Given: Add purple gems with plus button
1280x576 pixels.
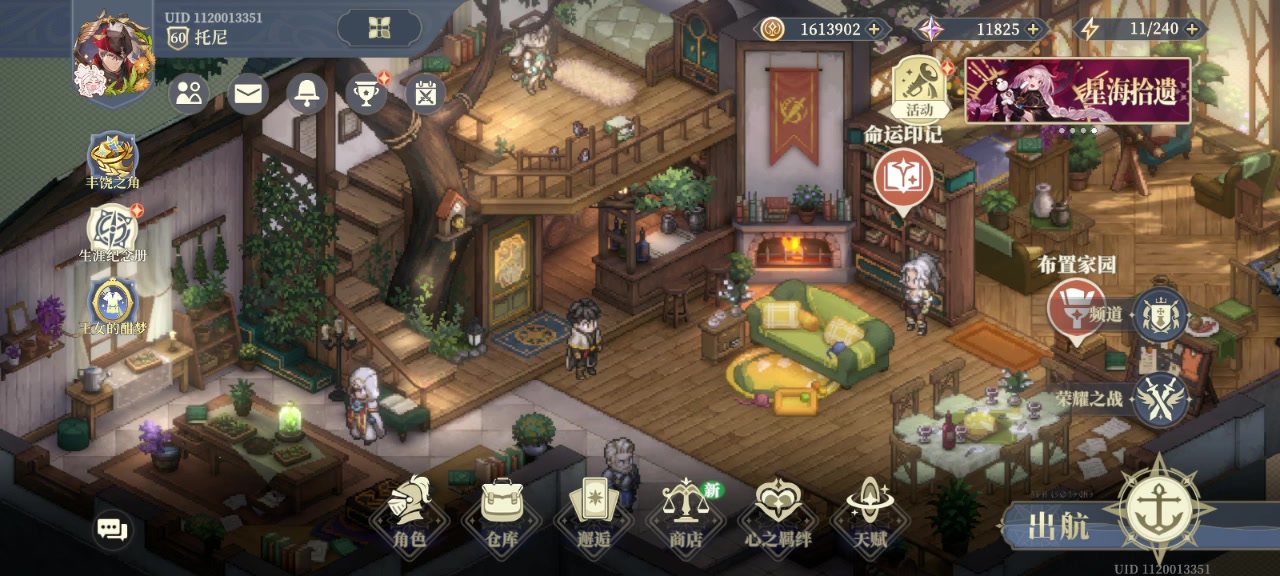Looking at the screenshot, I should click(x=1032, y=29).
